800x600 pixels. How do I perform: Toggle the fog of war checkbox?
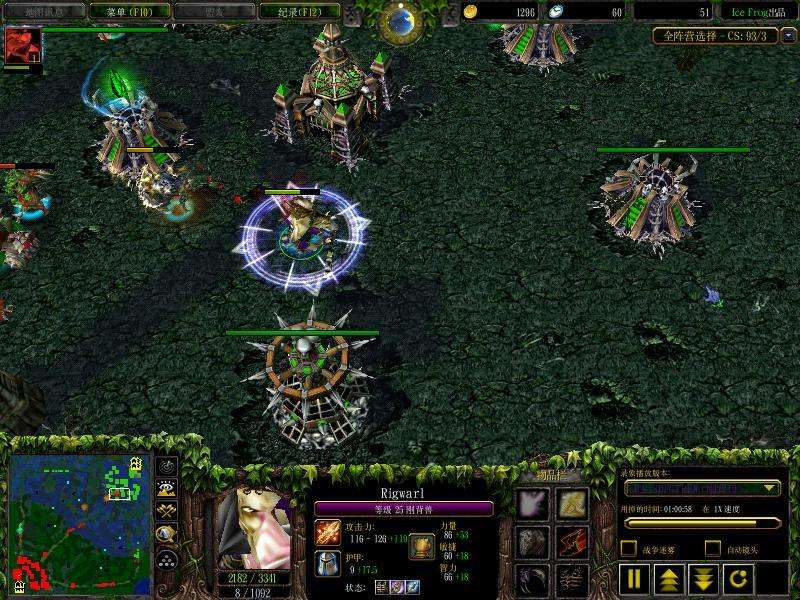click(628, 548)
